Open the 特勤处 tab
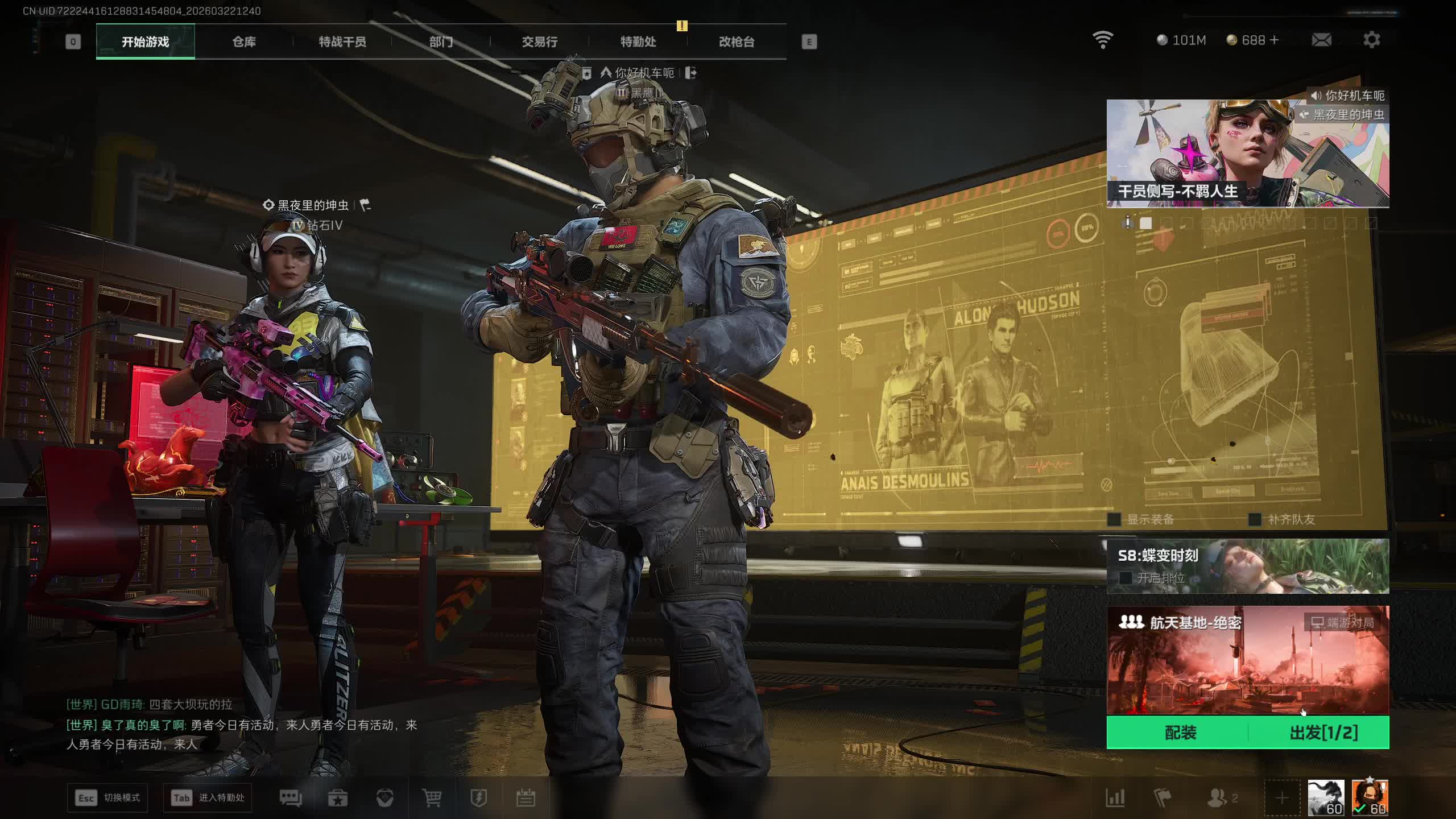The image size is (1456, 819). [638, 42]
